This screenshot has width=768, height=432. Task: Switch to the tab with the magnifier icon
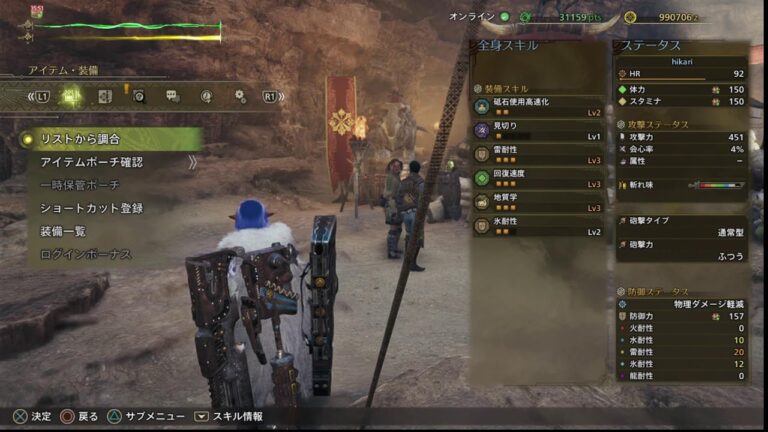click(x=139, y=96)
